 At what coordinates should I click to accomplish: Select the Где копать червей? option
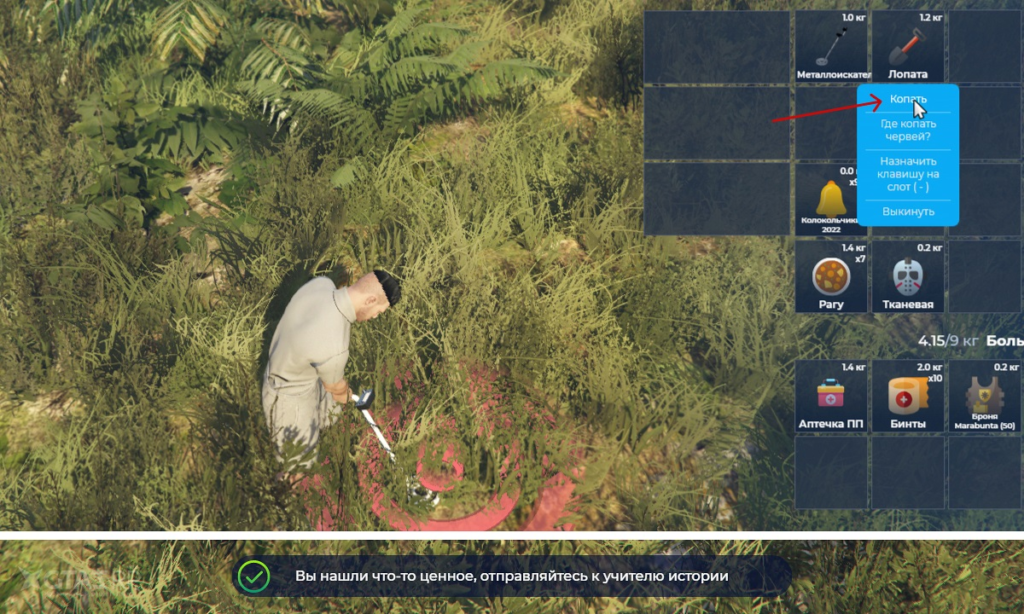point(908,130)
